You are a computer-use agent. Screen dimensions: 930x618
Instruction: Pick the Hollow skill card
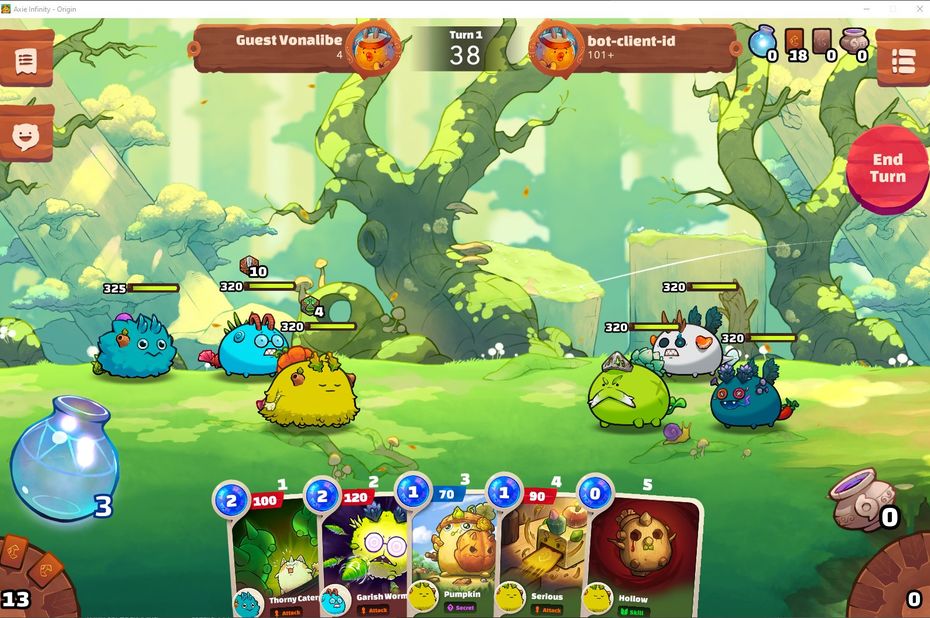[x=642, y=555]
